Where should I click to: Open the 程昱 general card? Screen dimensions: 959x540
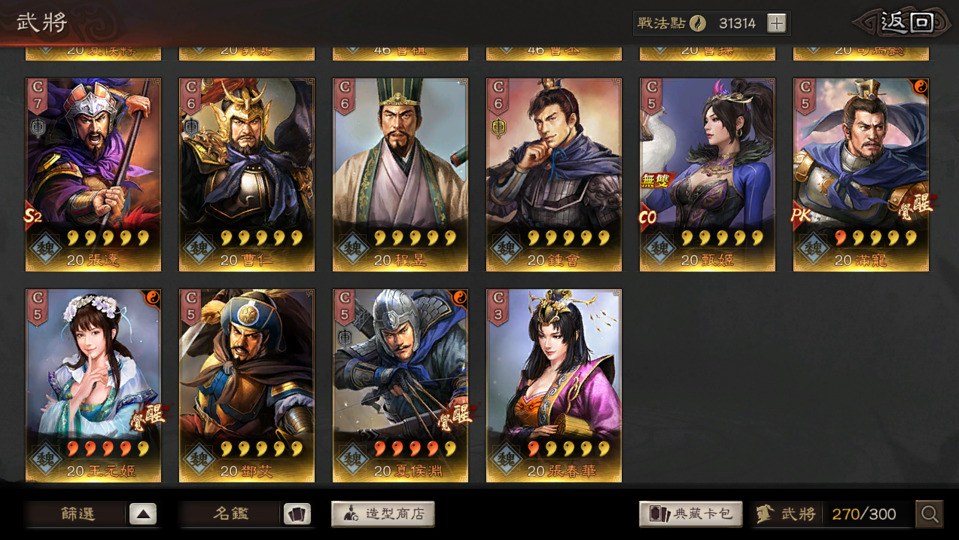point(400,174)
